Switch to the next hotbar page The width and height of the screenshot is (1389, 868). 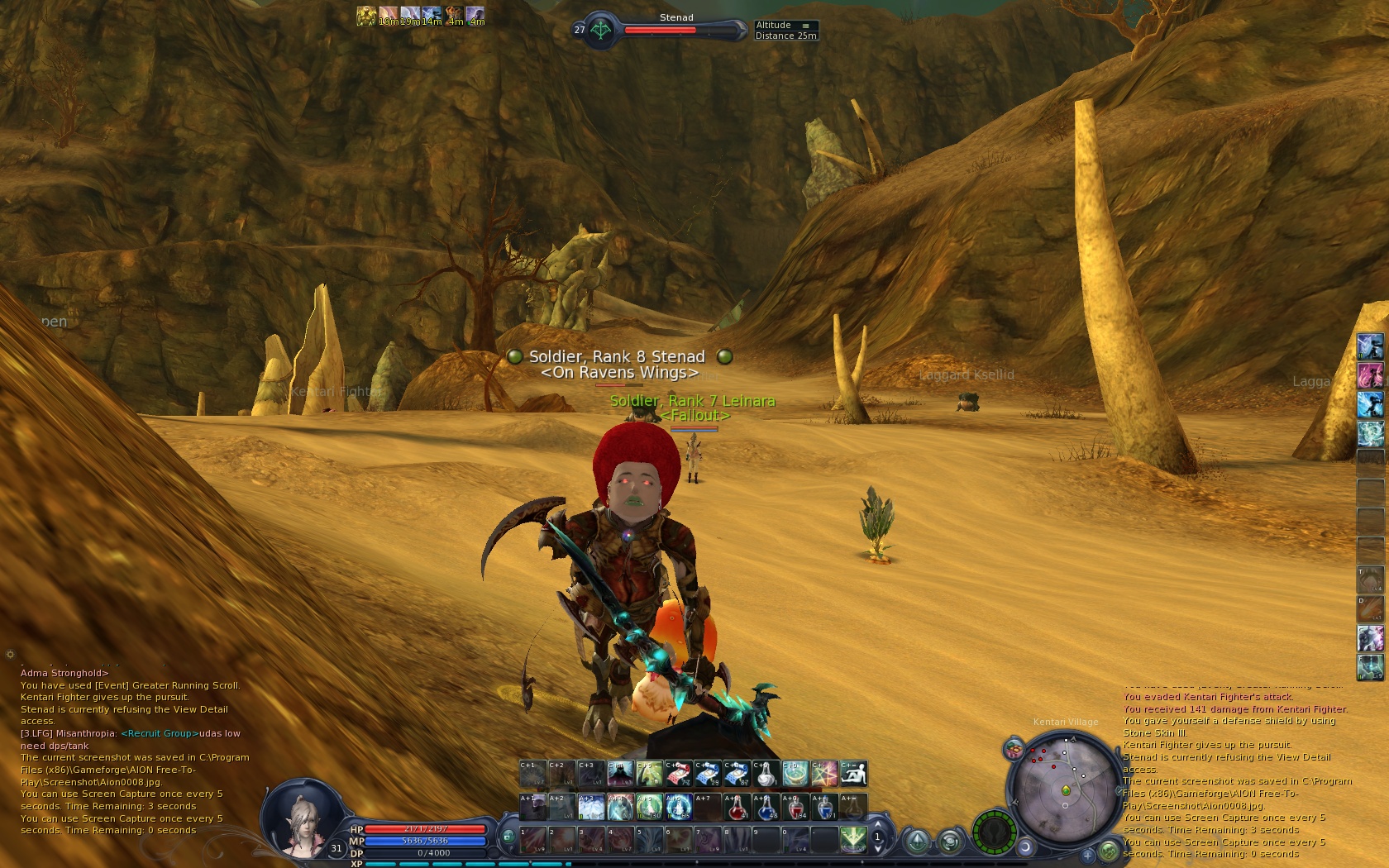point(878,825)
